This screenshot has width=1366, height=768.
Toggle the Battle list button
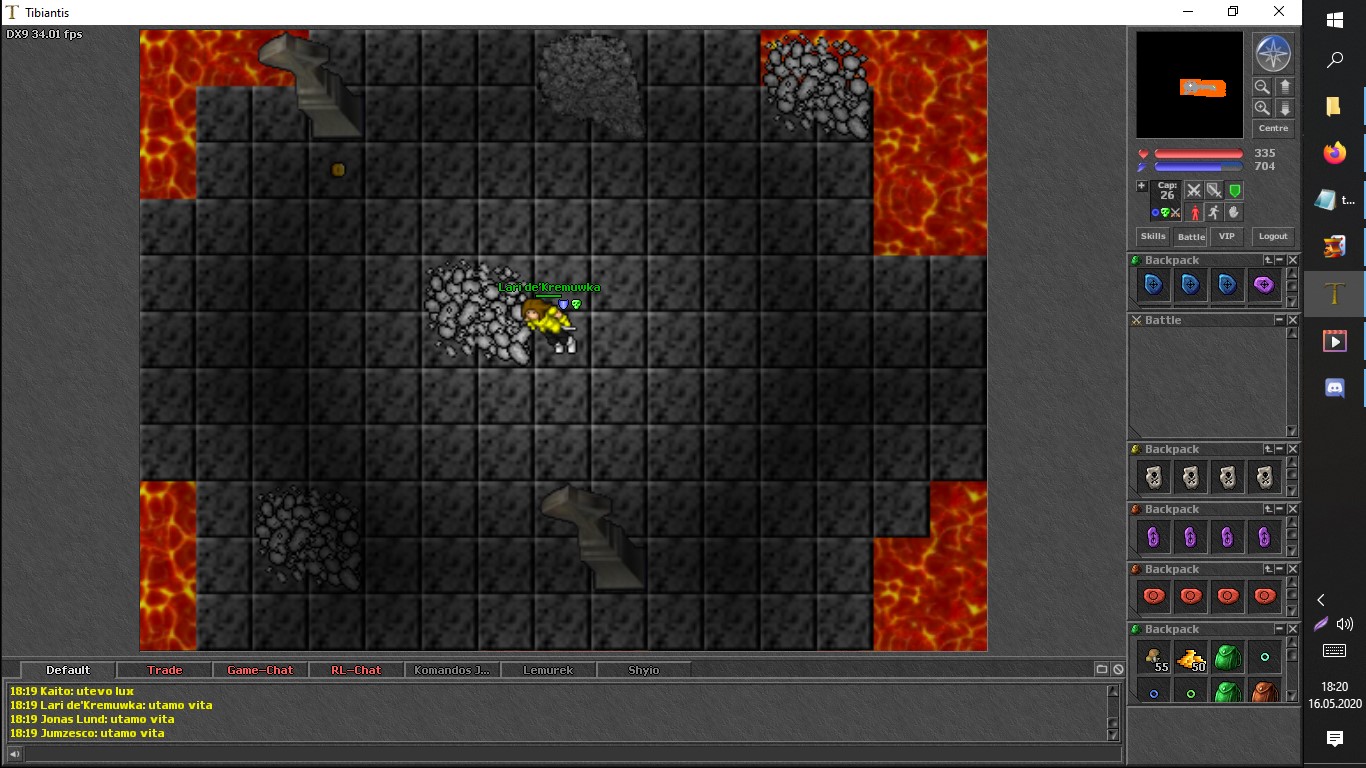pos(1191,237)
